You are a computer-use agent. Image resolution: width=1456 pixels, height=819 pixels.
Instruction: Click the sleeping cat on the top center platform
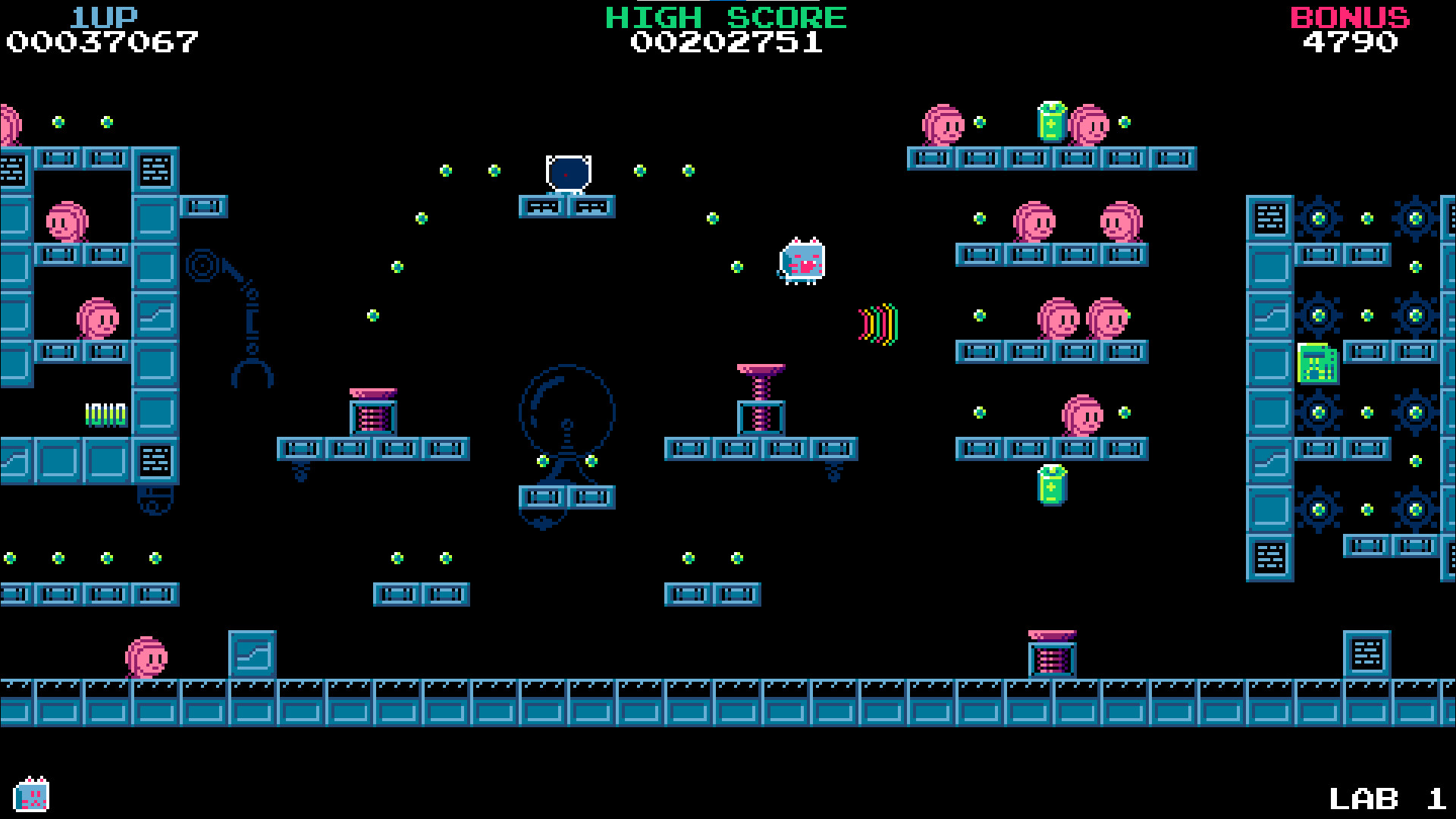[x=567, y=173]
